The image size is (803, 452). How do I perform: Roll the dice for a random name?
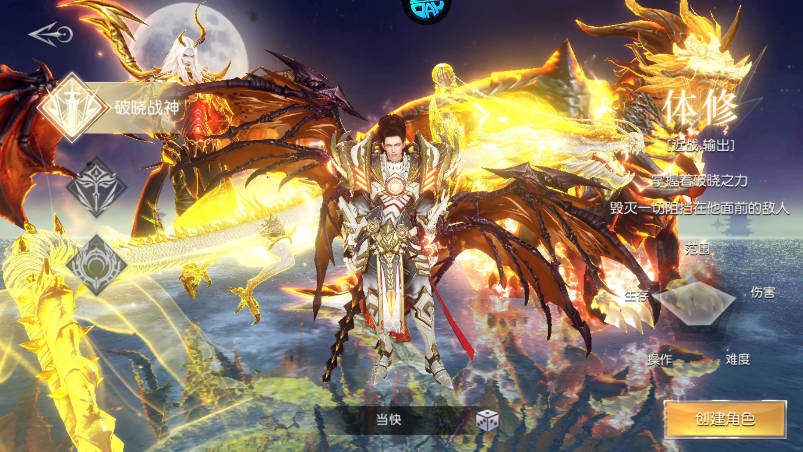pyautogui.click(x=487, y=421)
